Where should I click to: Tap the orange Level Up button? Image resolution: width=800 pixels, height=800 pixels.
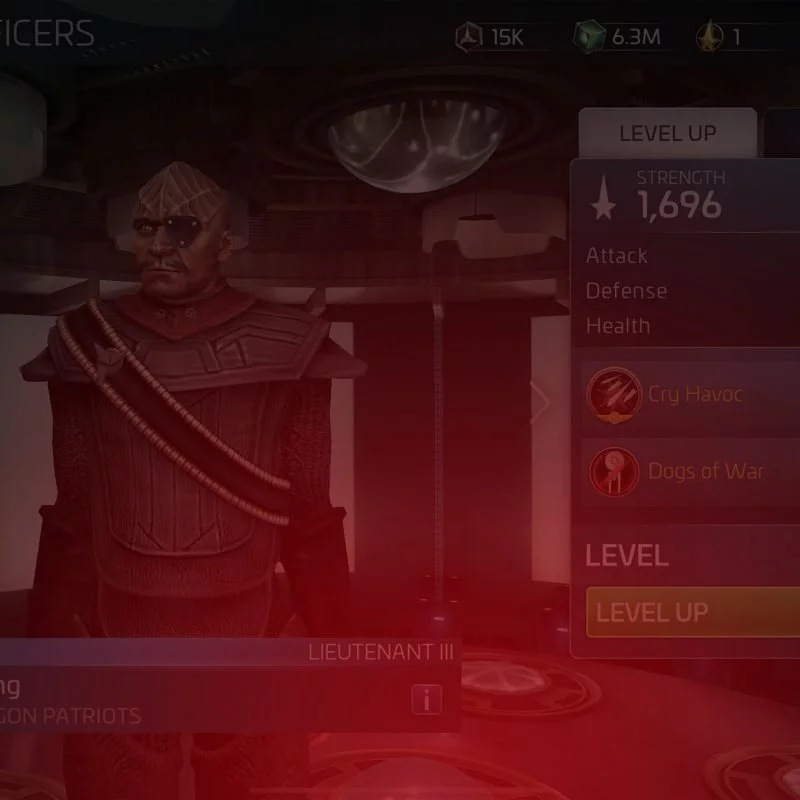click(x=694, y=612)
